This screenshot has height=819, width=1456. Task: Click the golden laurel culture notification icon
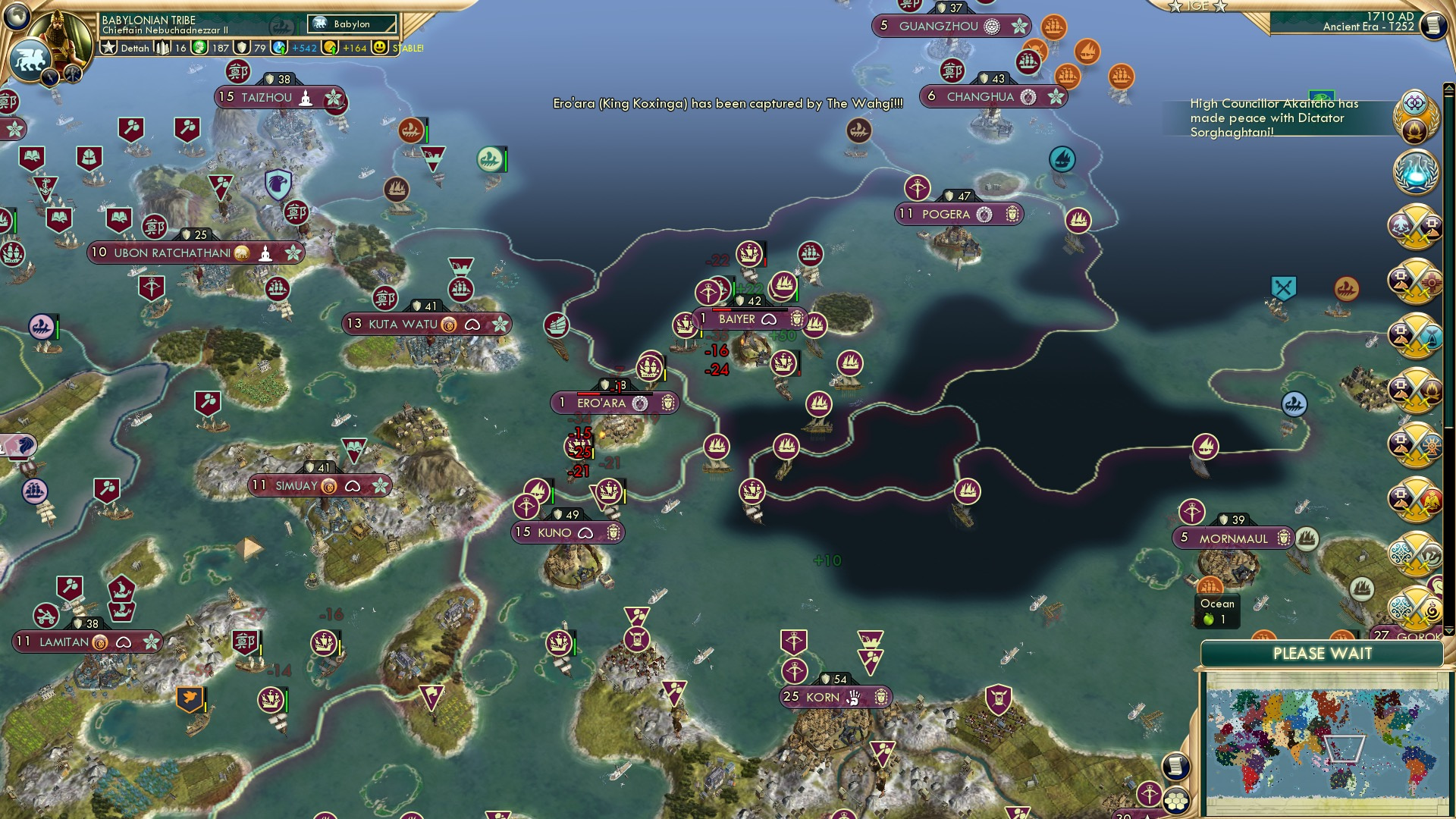1415,115
